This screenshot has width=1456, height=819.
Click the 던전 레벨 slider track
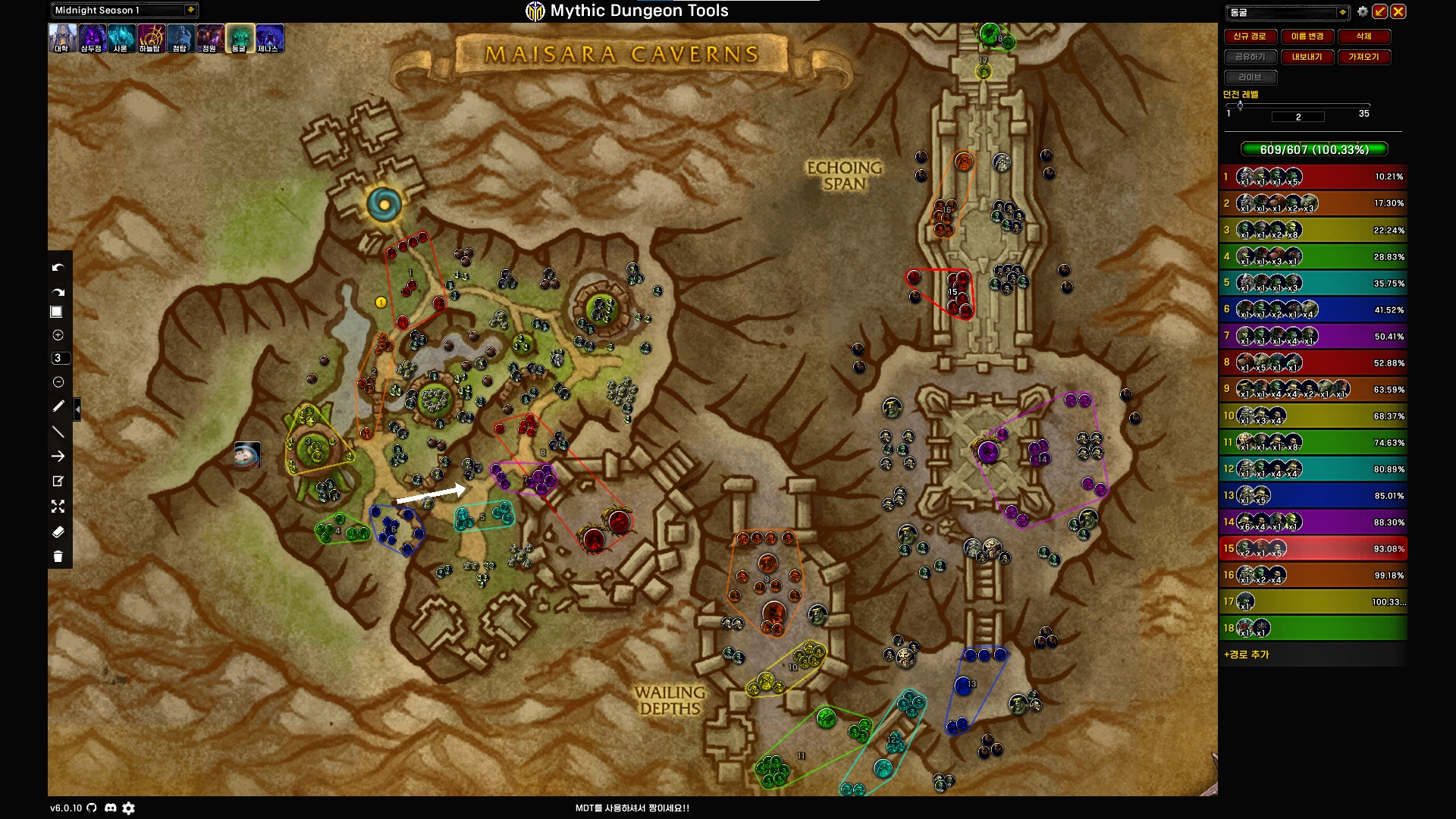tap(1304, 105)
